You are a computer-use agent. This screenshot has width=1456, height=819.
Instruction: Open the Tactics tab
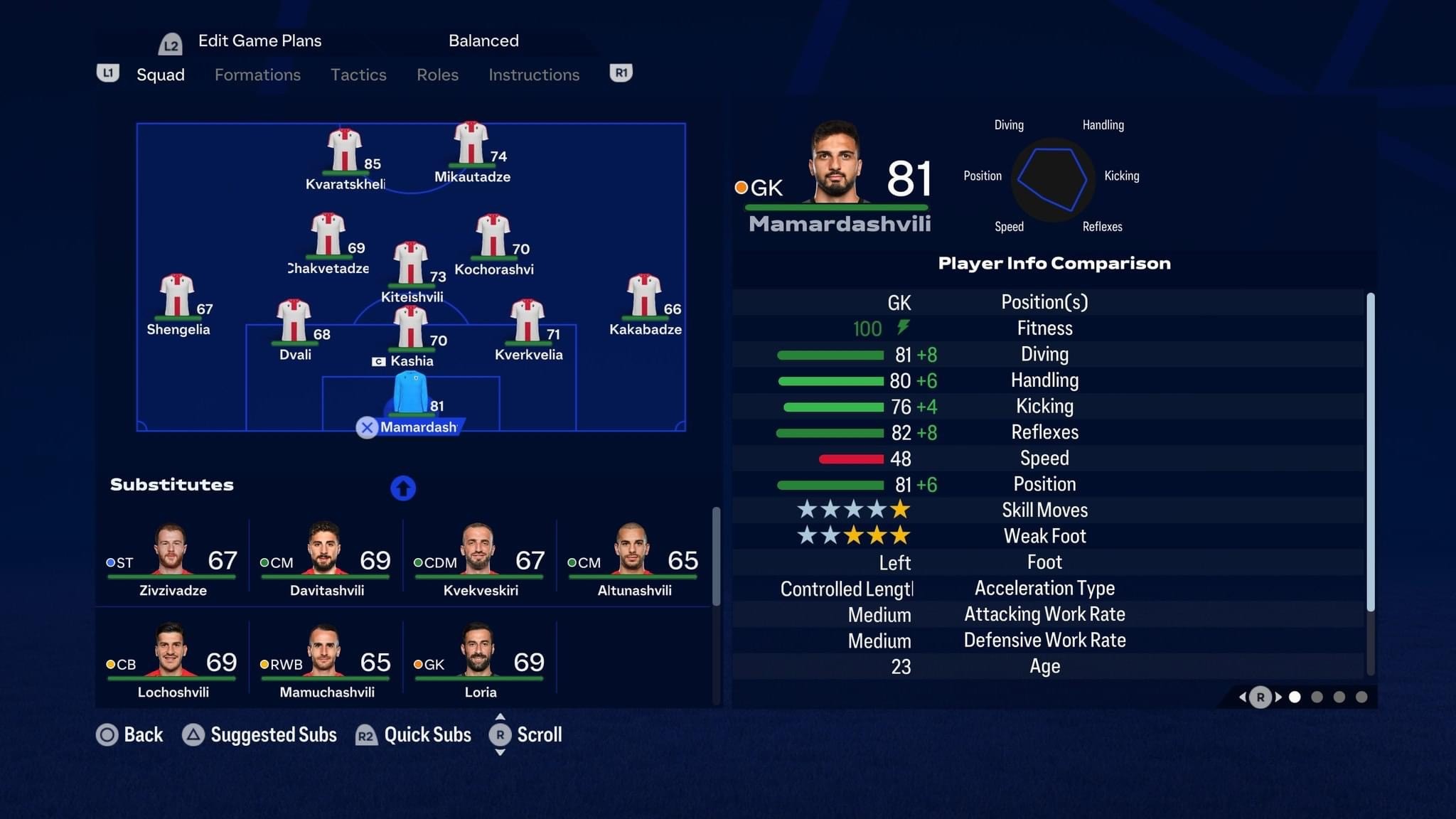358,75
